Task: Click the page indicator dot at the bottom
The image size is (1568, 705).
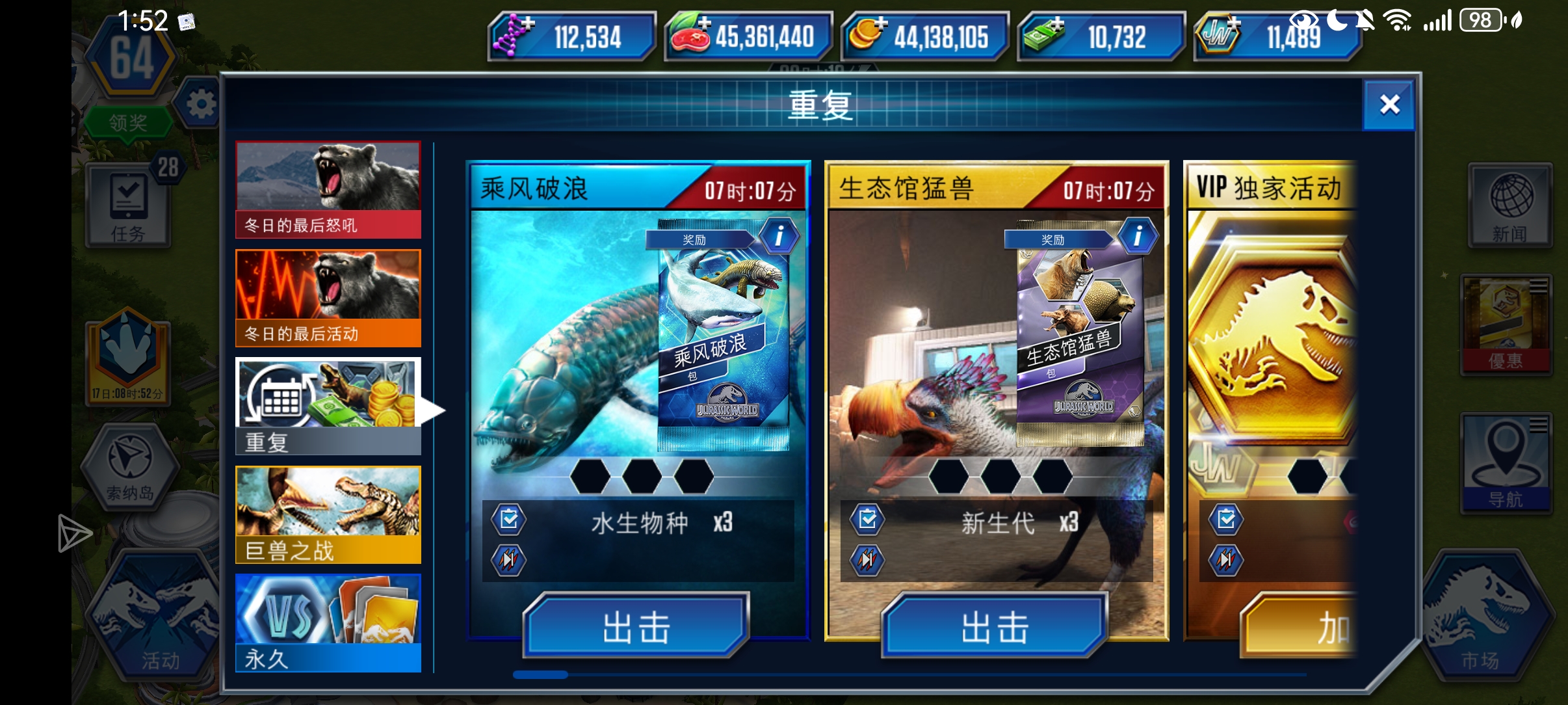Action: click(542, 675)
